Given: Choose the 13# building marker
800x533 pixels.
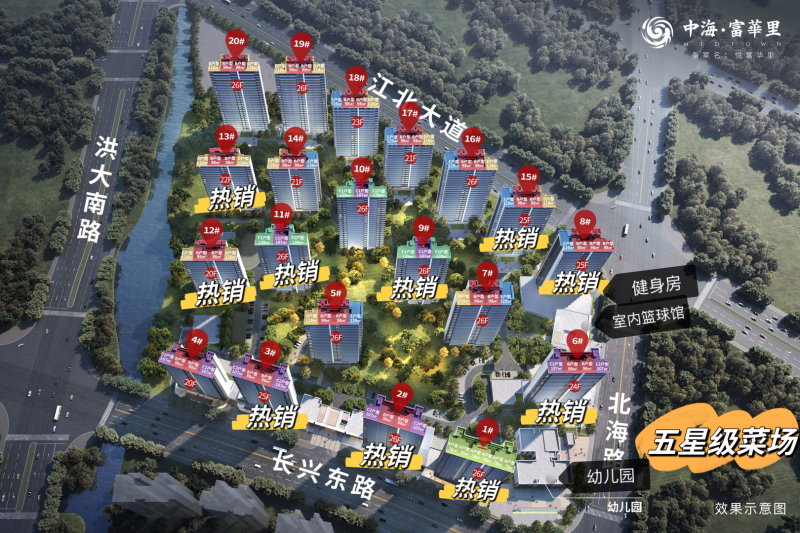Looking at the screenshot, I should click(226, 137).
